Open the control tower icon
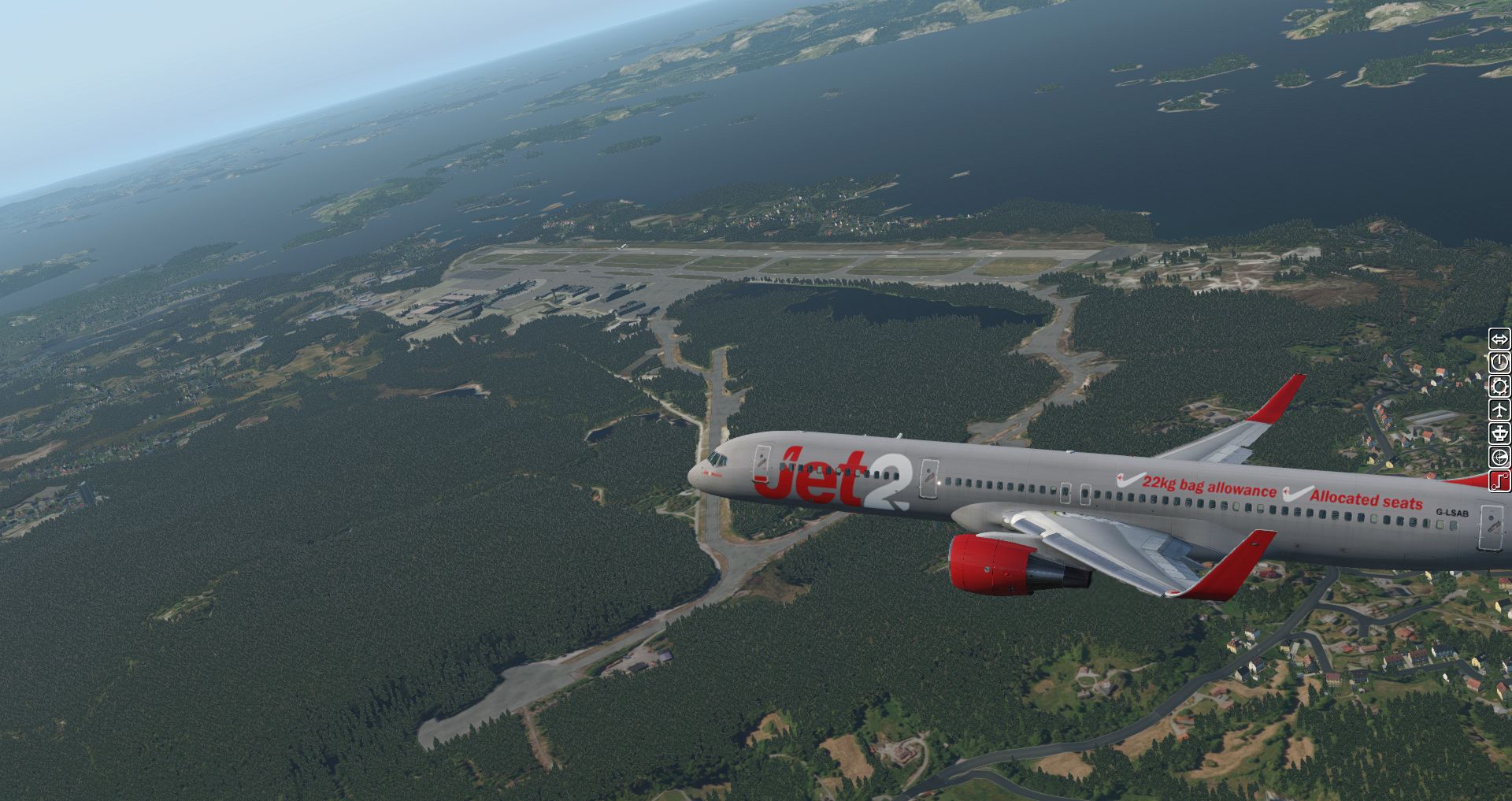The height and width of the screenshot is (801, 1512). pyautogui.click(x=1499, y=433)
